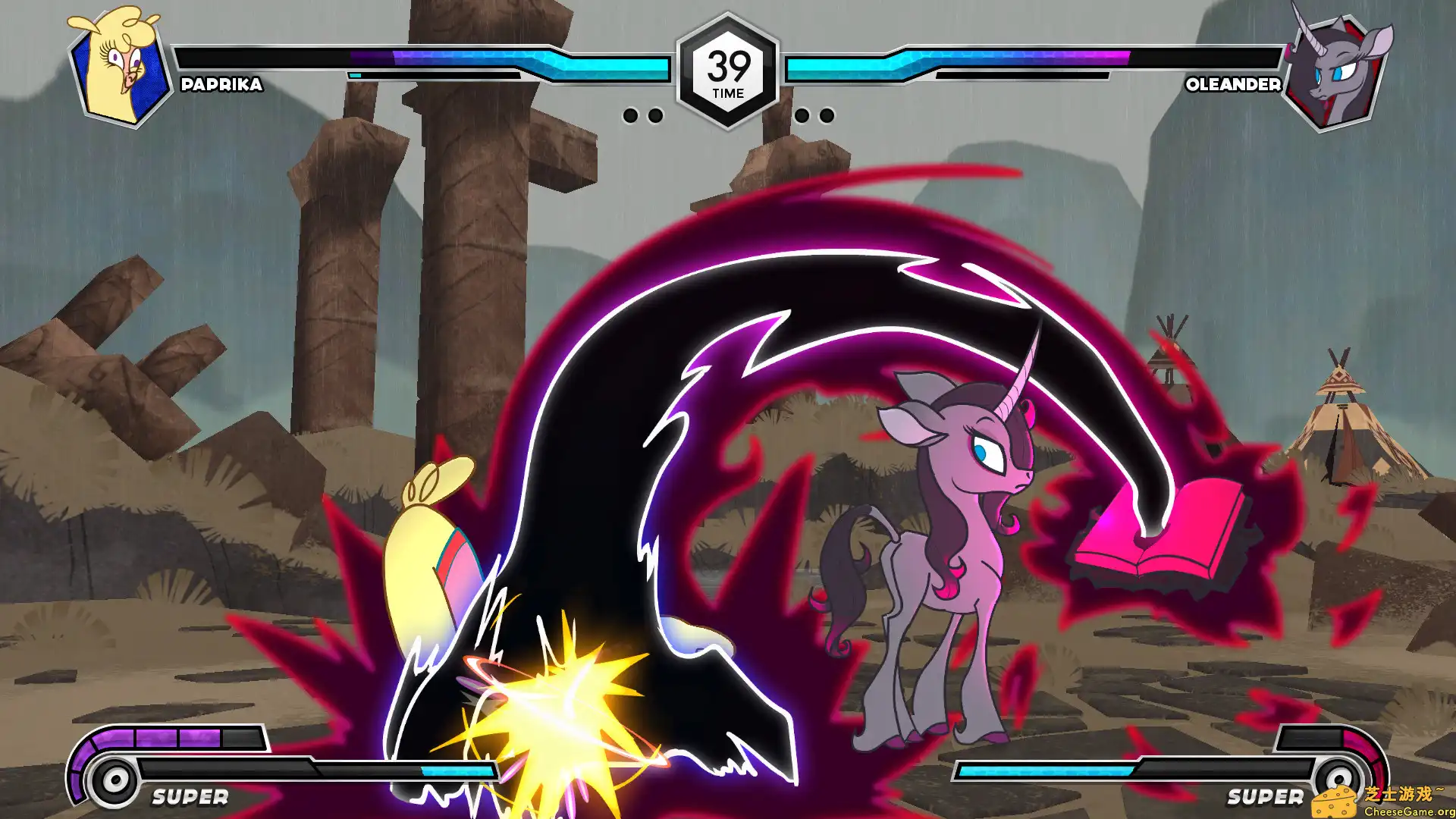
Task: Select the PAPRIKA name plate
Action: (220, 86)
